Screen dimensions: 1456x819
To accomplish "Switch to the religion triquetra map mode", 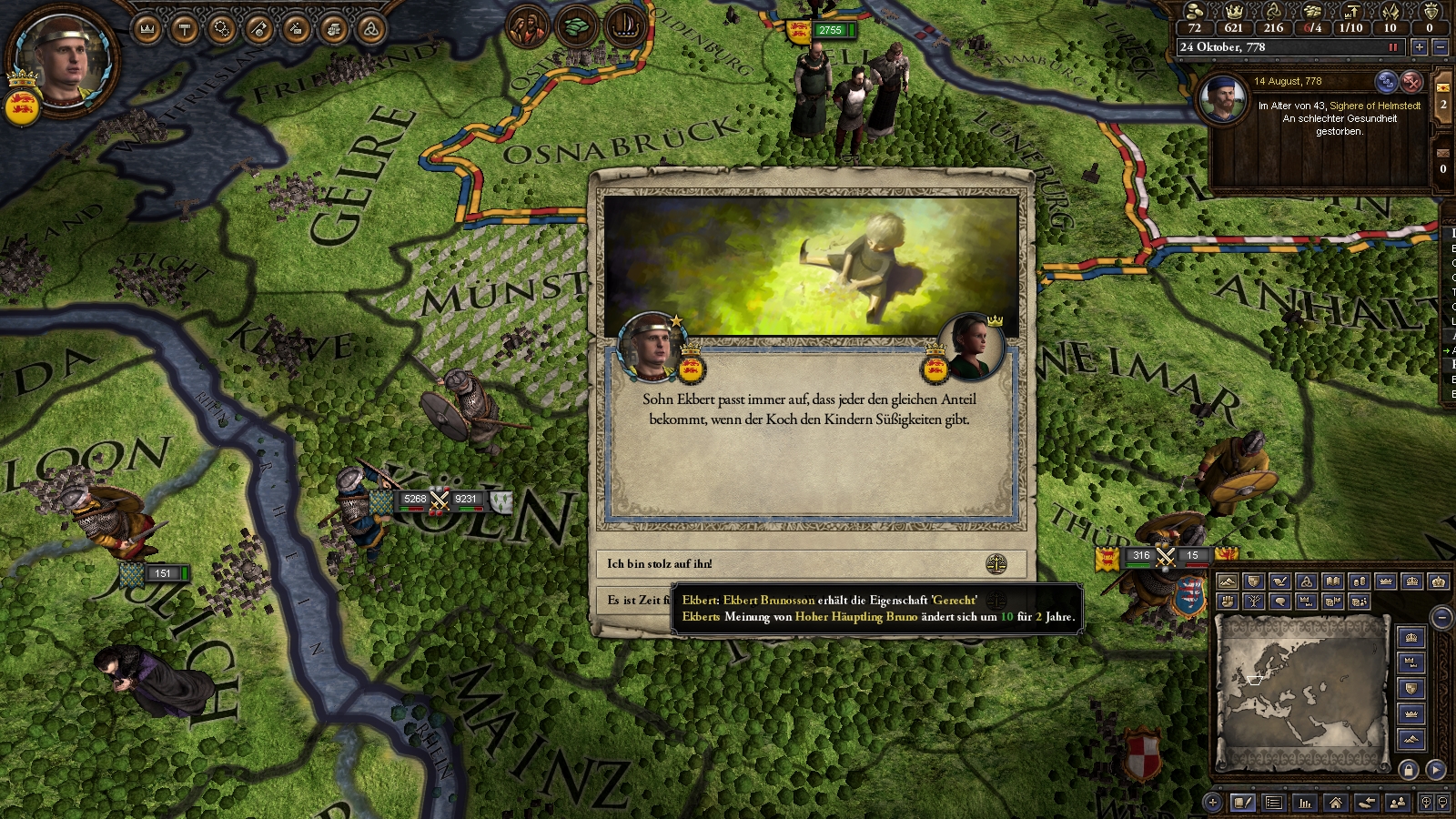I will (x=1307, y=581).
